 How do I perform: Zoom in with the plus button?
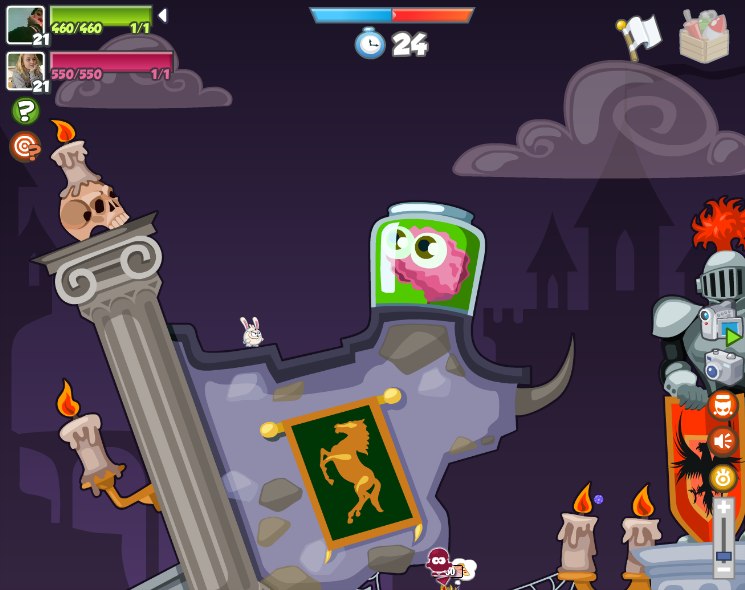[x=723, y=508]
